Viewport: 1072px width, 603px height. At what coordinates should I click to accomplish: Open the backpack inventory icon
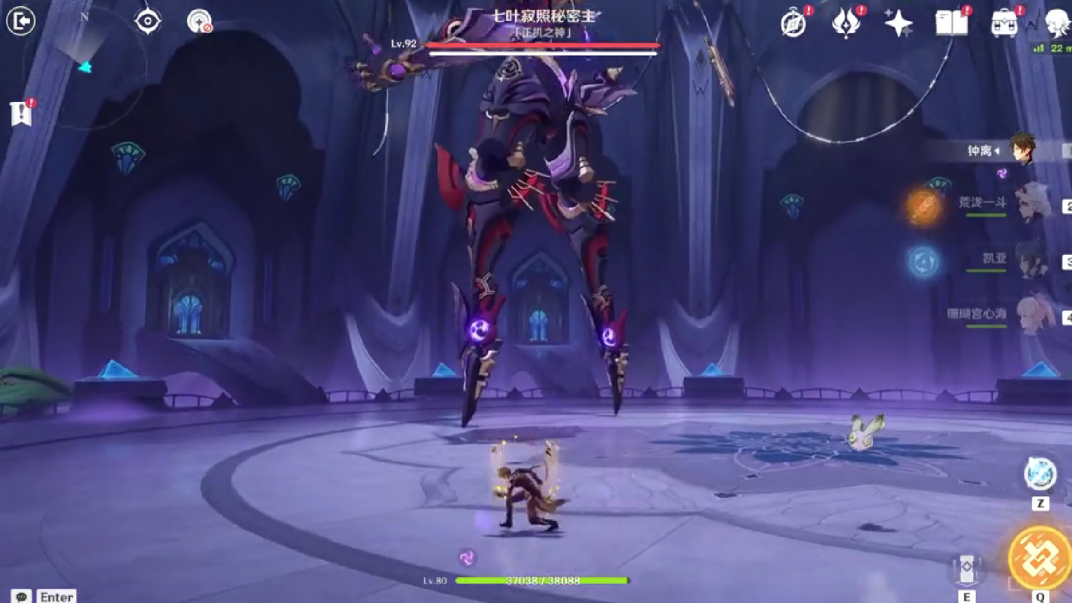pyautogui.click(x=1004, y=23)
